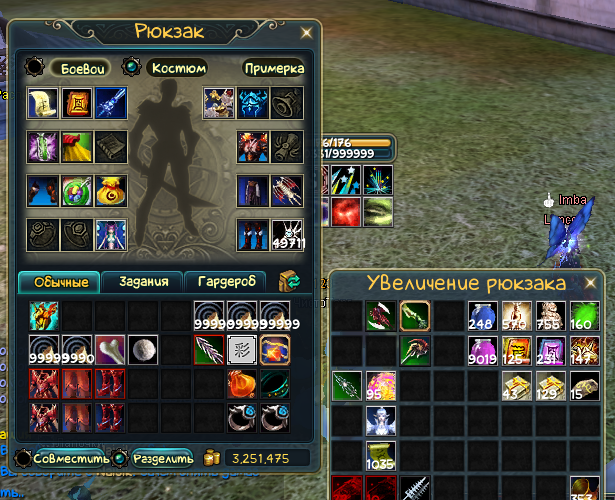
Task: Select the equipped blue sword weapon slot
Action: click(x=110, y=104)
